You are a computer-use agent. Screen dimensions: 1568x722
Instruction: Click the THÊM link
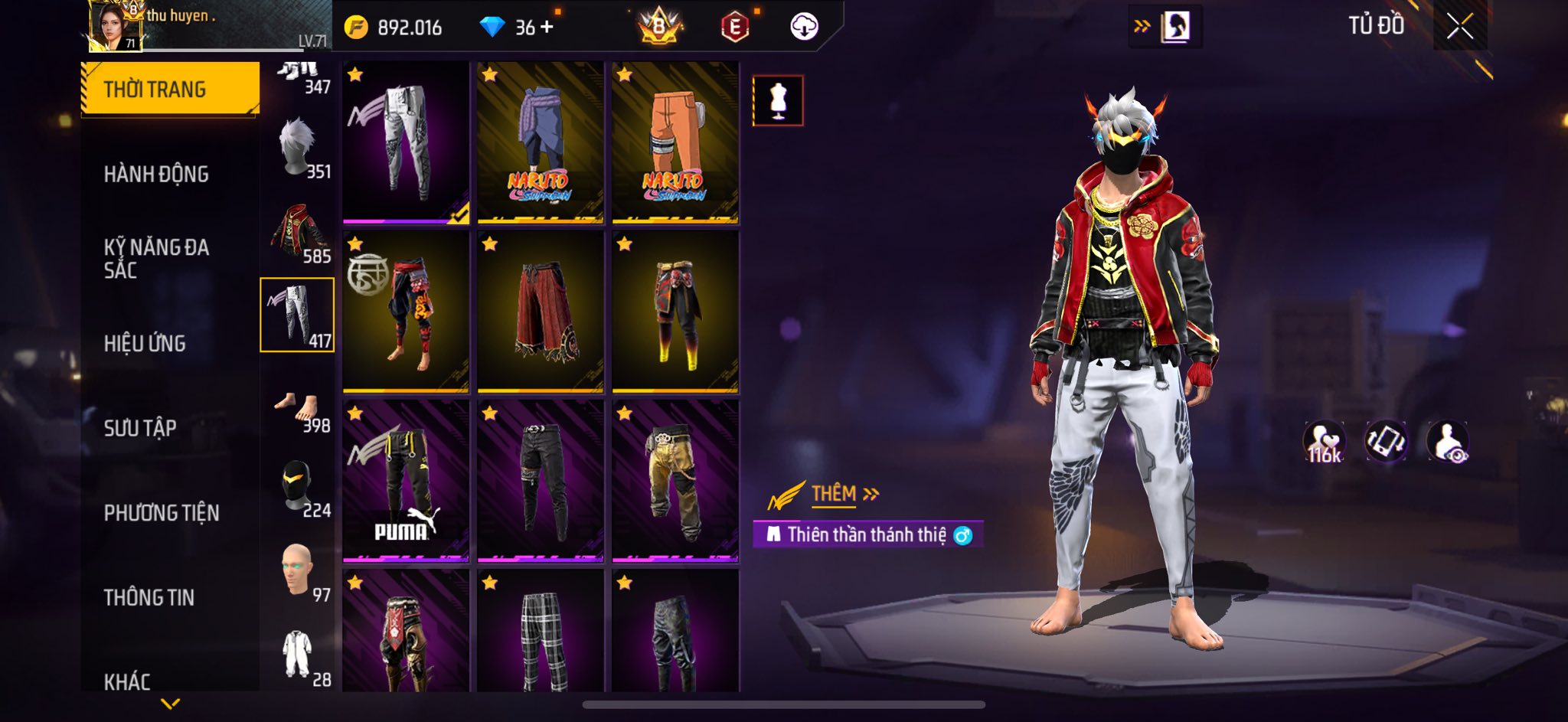(835, 494)
